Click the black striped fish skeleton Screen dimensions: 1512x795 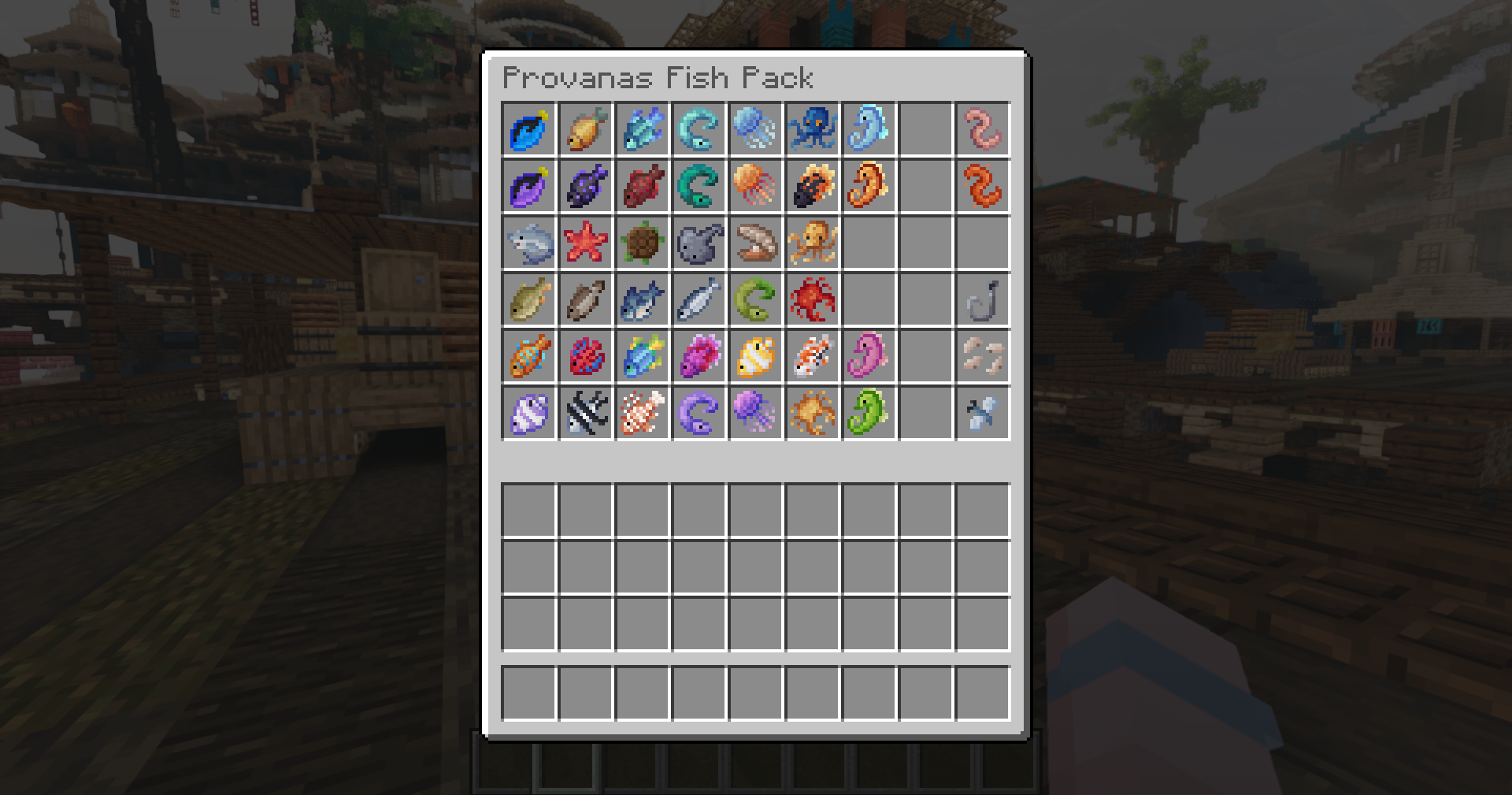(x=585, y=413)
